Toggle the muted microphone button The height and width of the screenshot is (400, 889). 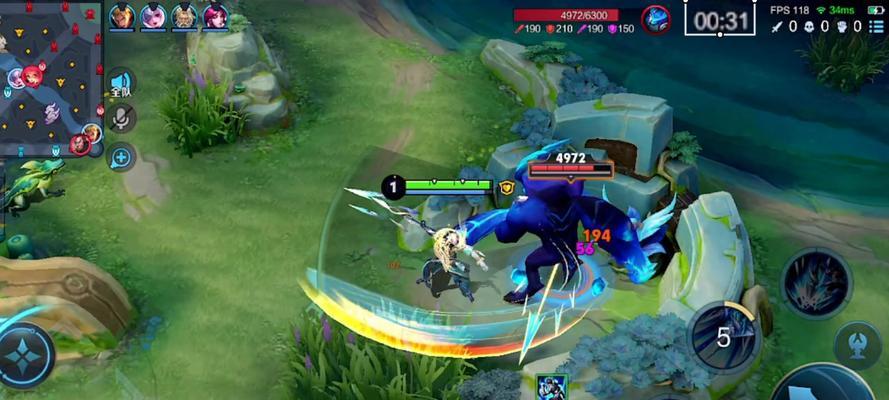tap(122, 119)
